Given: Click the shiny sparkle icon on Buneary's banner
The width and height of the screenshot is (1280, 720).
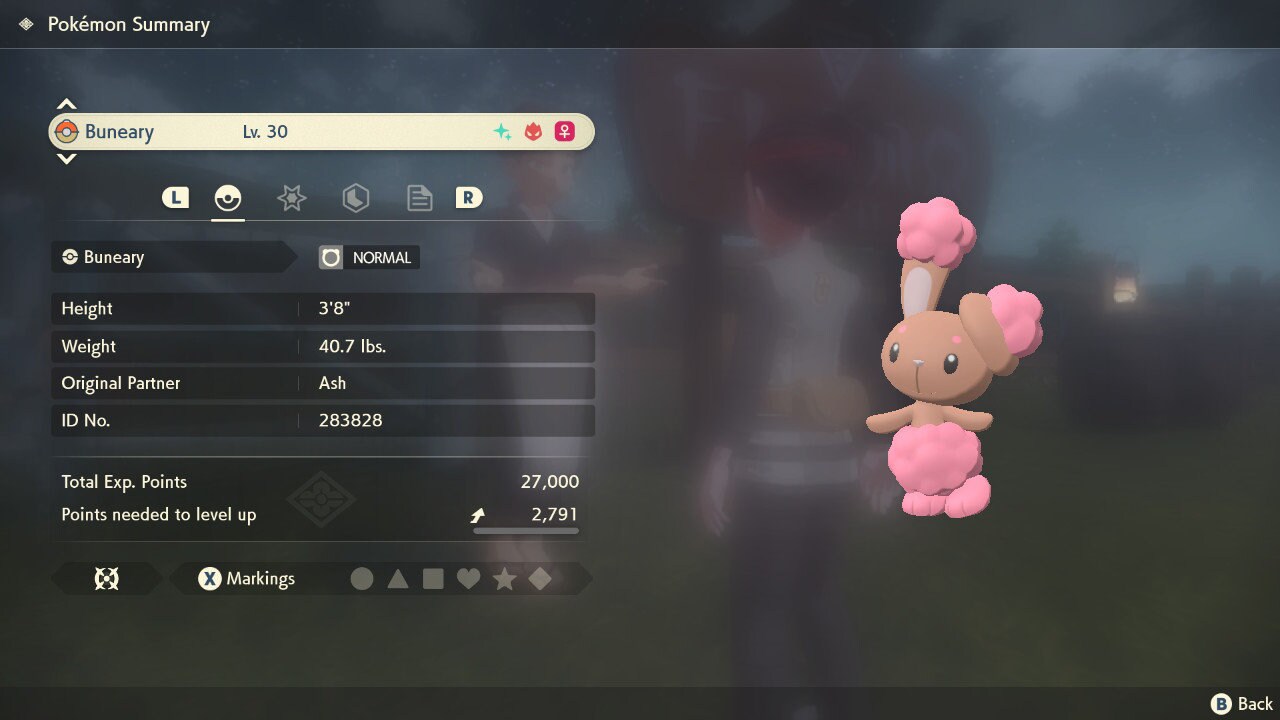Looking at the screenshot, I should pos(502,131).
